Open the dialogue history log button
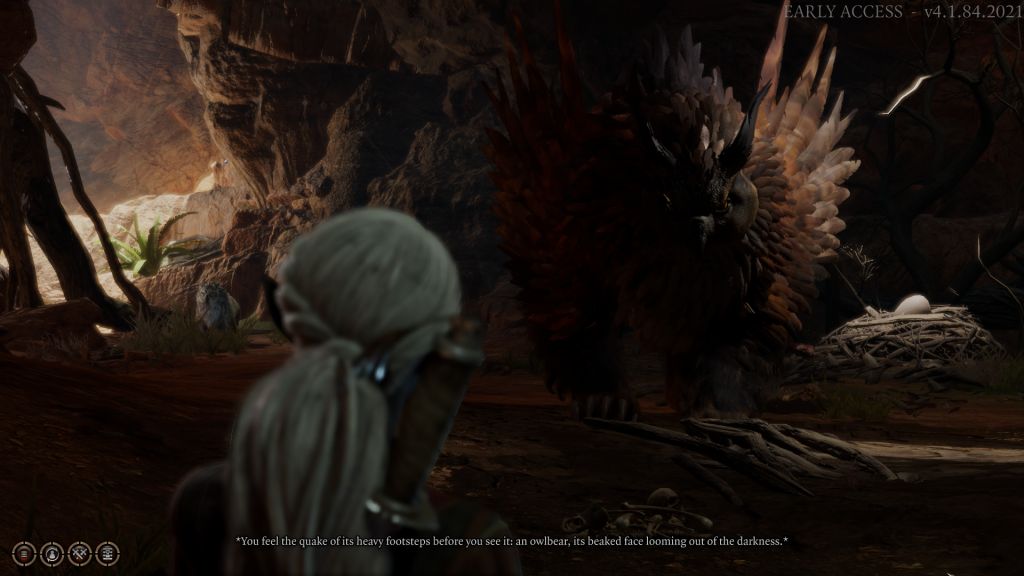 pos(24,553)
